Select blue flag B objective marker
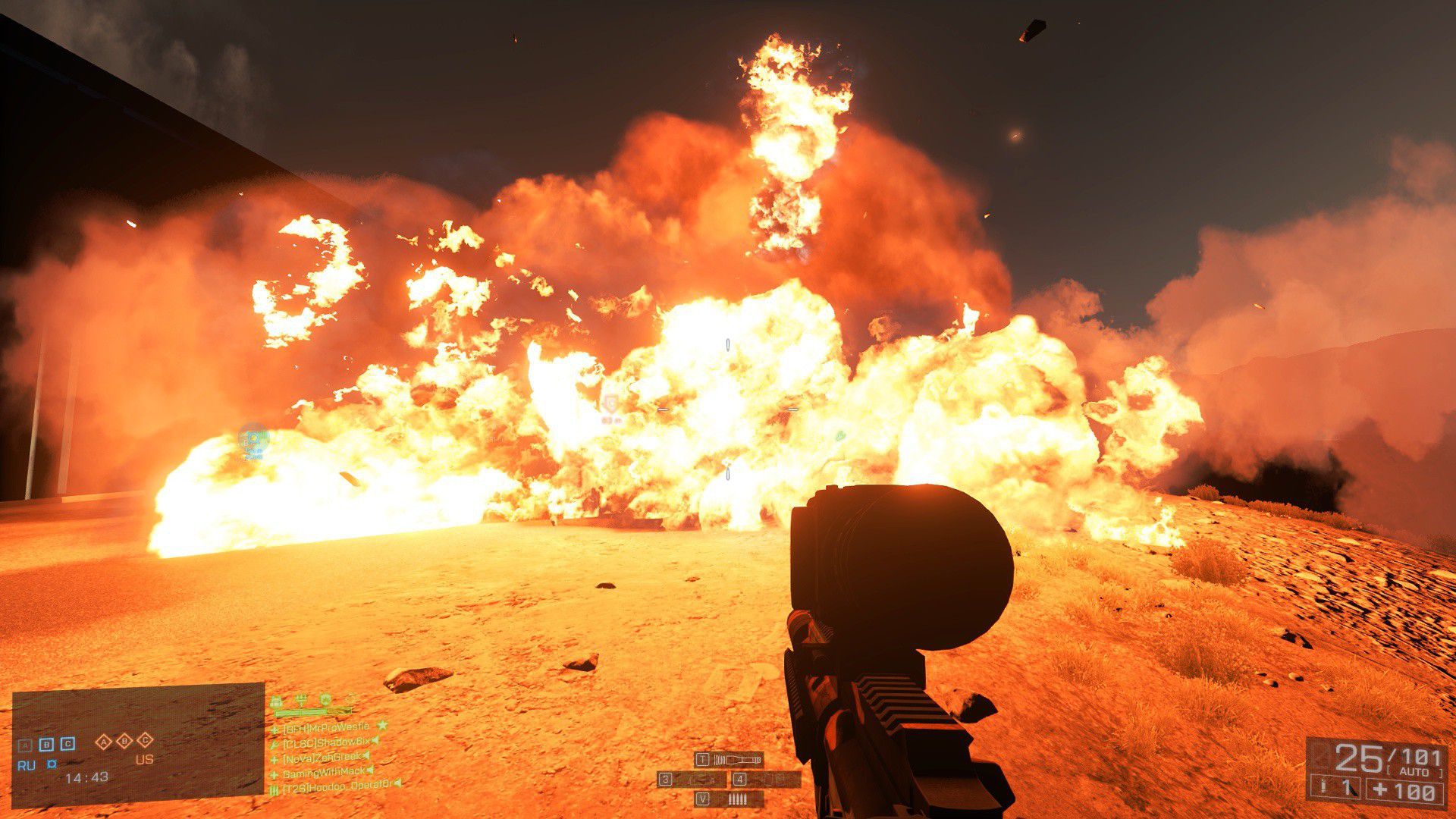The image size is (1456, 819). point(46,744)
